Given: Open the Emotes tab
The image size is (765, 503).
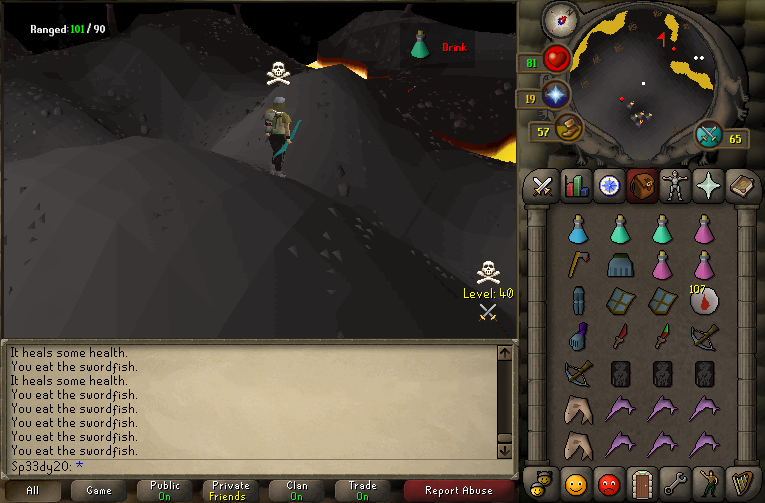Looking at the screenshot, I should click(708, 483).
